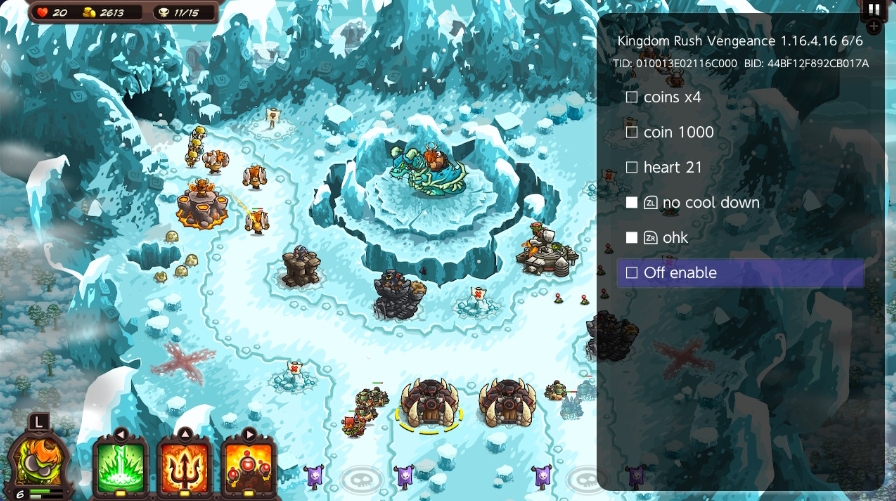Activate the green soul blast spell
This screenshot has width=896, height=501.
(120, 464)
